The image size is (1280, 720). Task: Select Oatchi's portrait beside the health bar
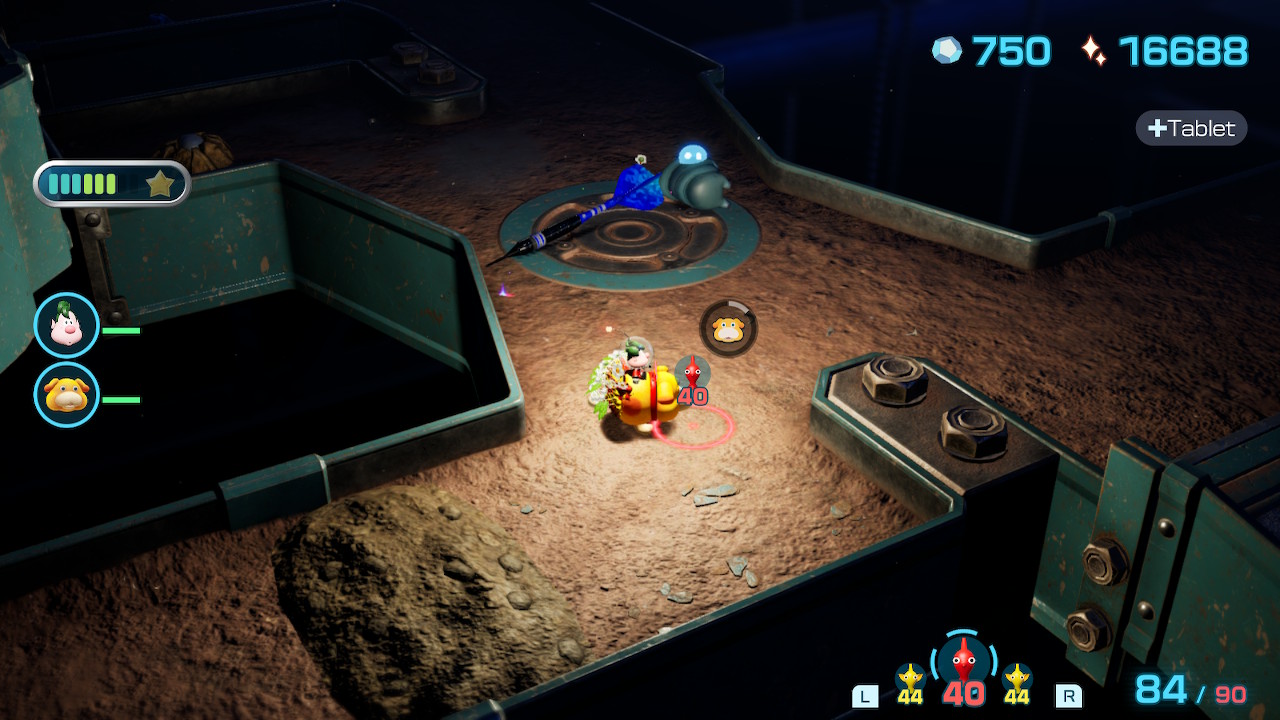(67, 395)
